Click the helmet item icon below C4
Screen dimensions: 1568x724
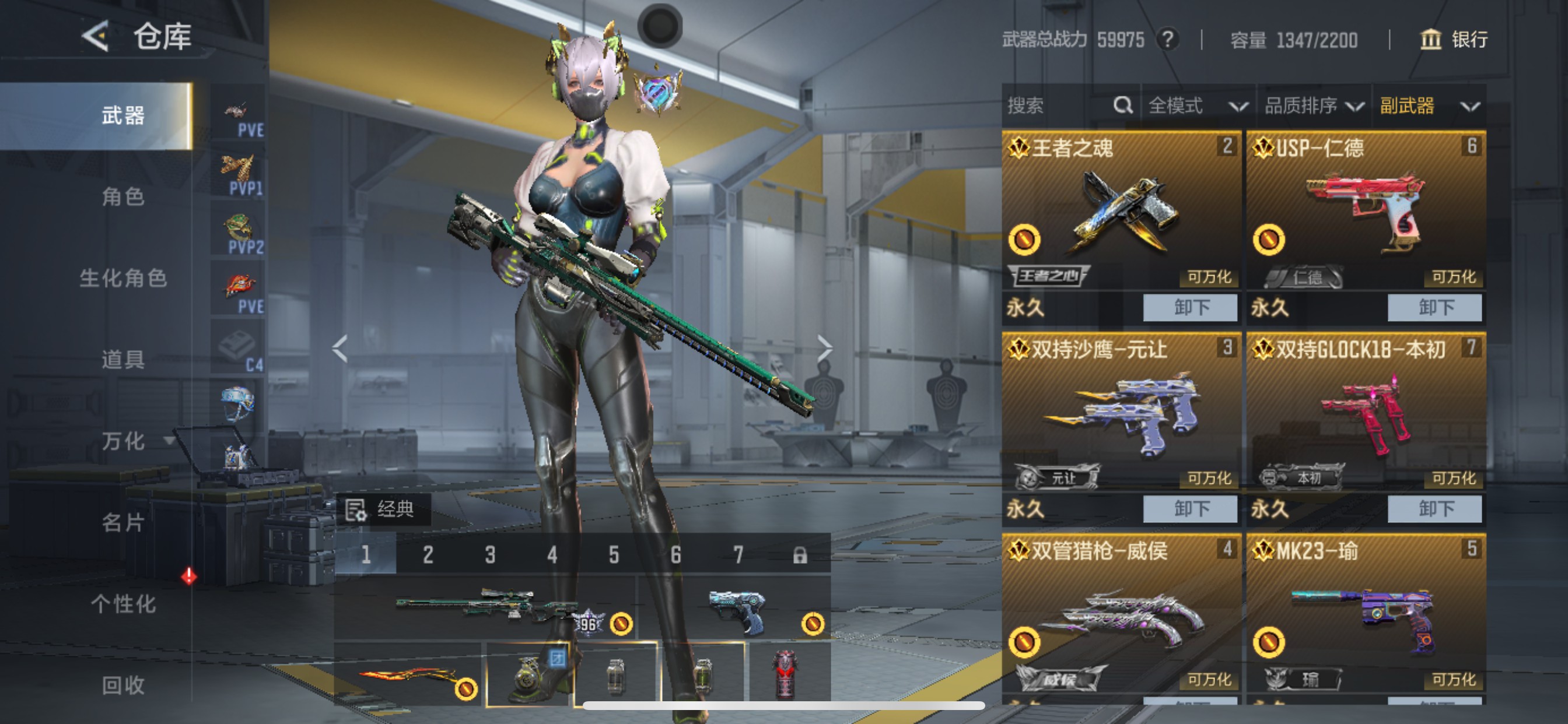(237, 402)
